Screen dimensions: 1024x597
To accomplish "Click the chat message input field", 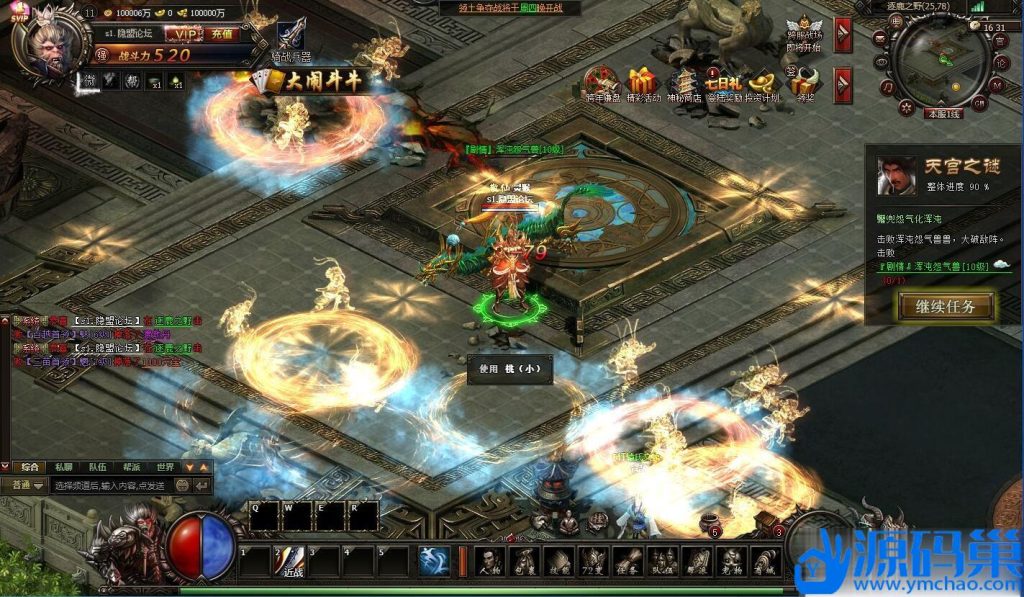I will [x=130, y=485].
